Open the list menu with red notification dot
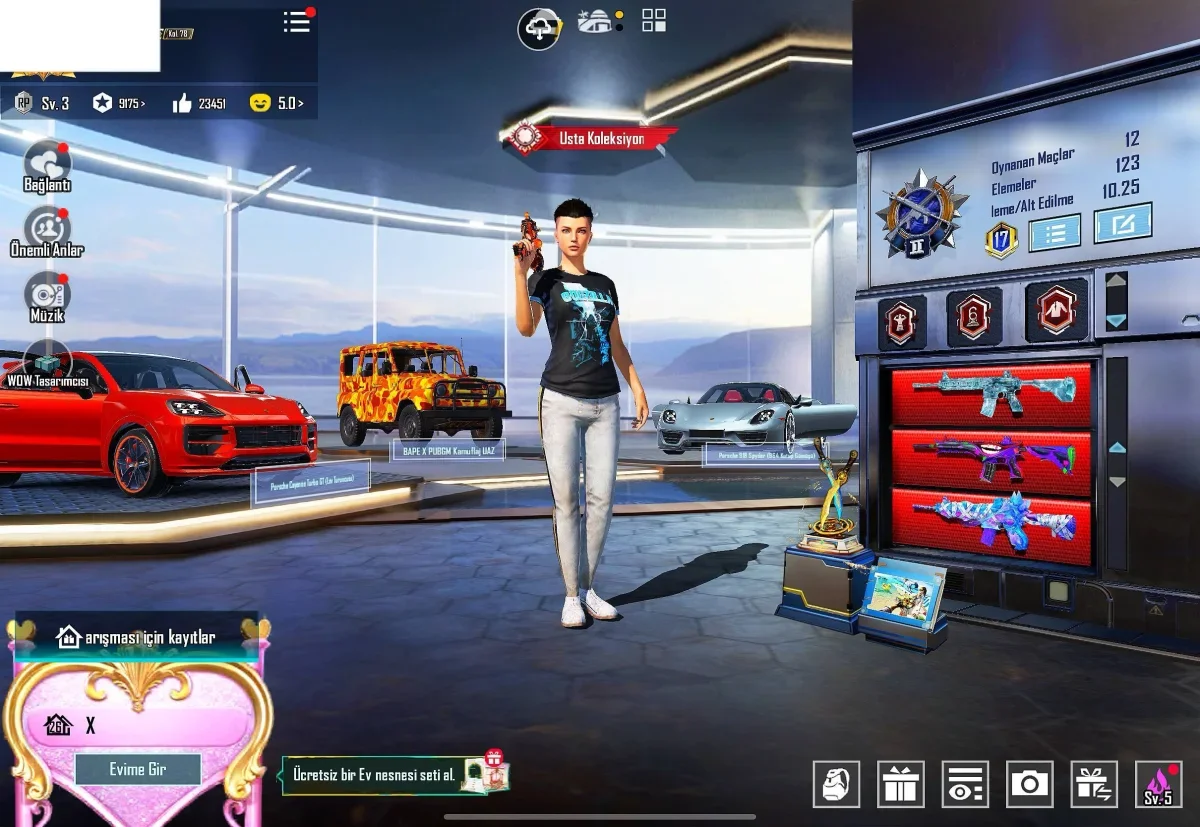The height and width of the screenshot is (827, 1200). tap(297, 22)
